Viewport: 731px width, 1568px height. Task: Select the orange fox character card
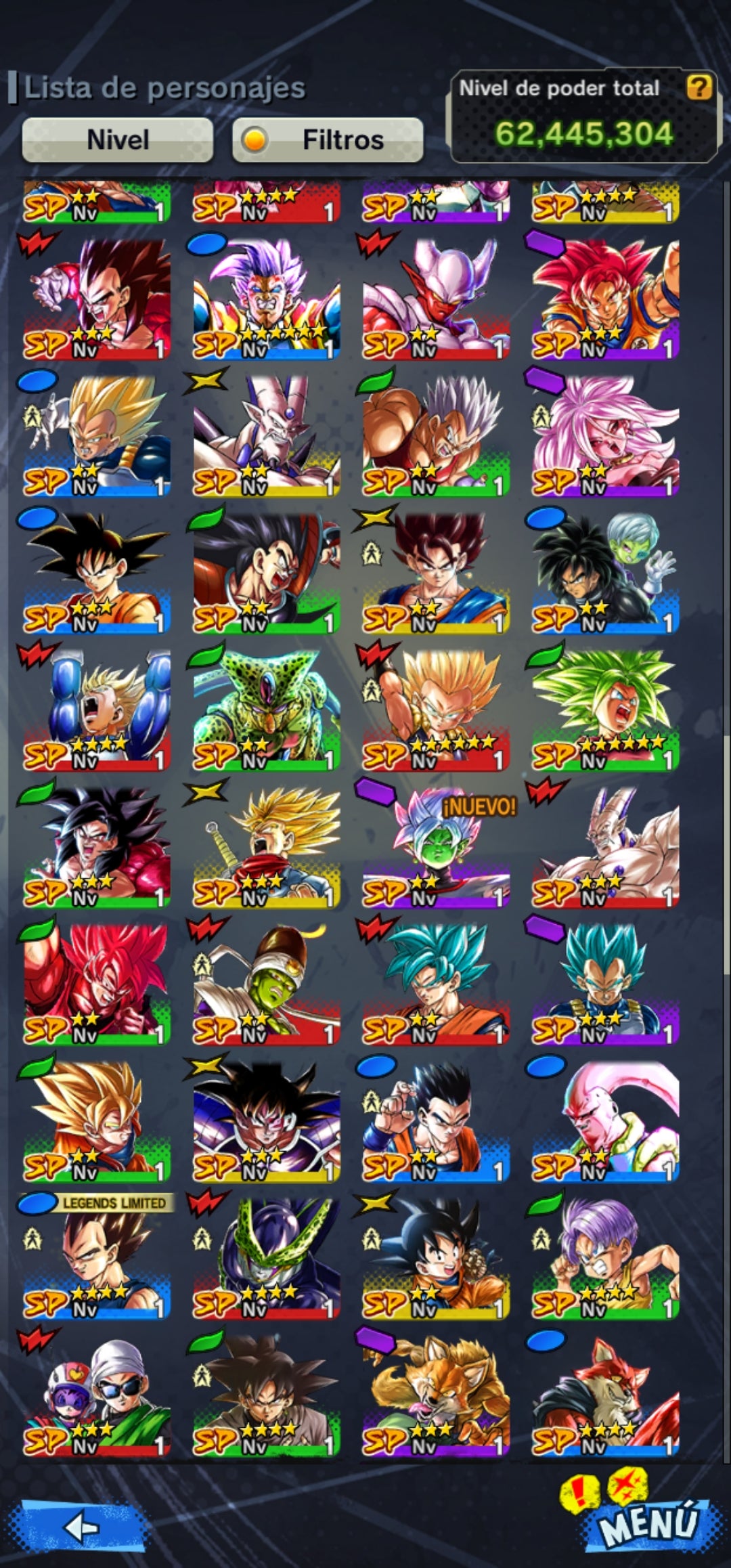click(436, 1395)
